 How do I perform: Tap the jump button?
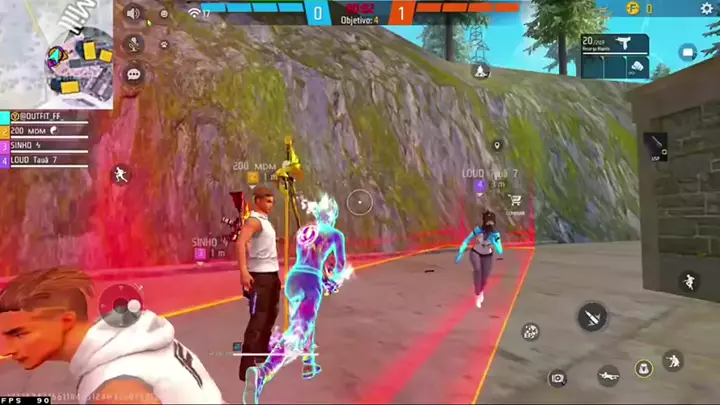pyautogui.click(x=688, y=282)
